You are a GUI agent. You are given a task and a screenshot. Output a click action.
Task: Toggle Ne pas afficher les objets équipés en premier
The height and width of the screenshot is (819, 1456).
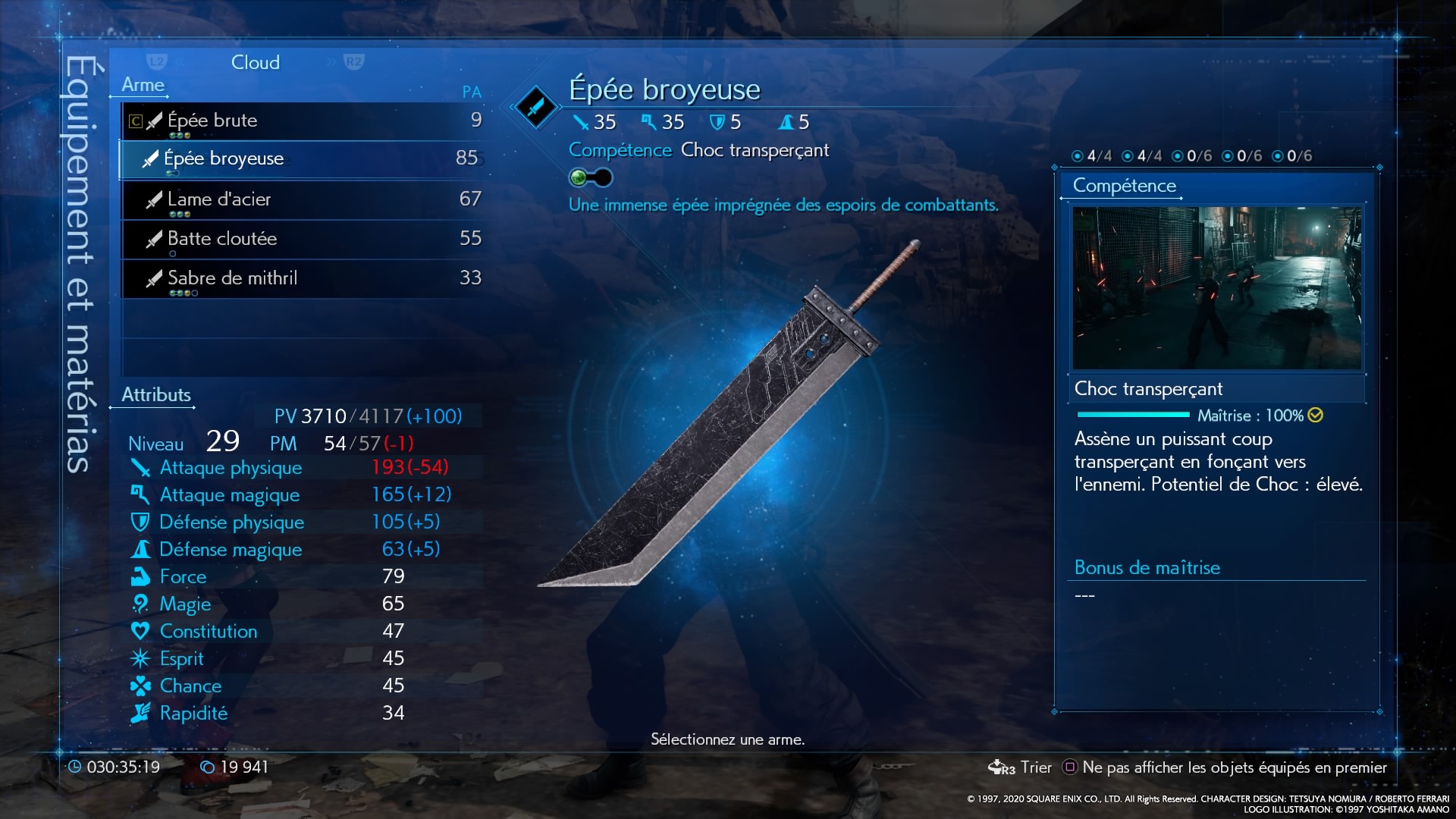(x=1225, y=767)
